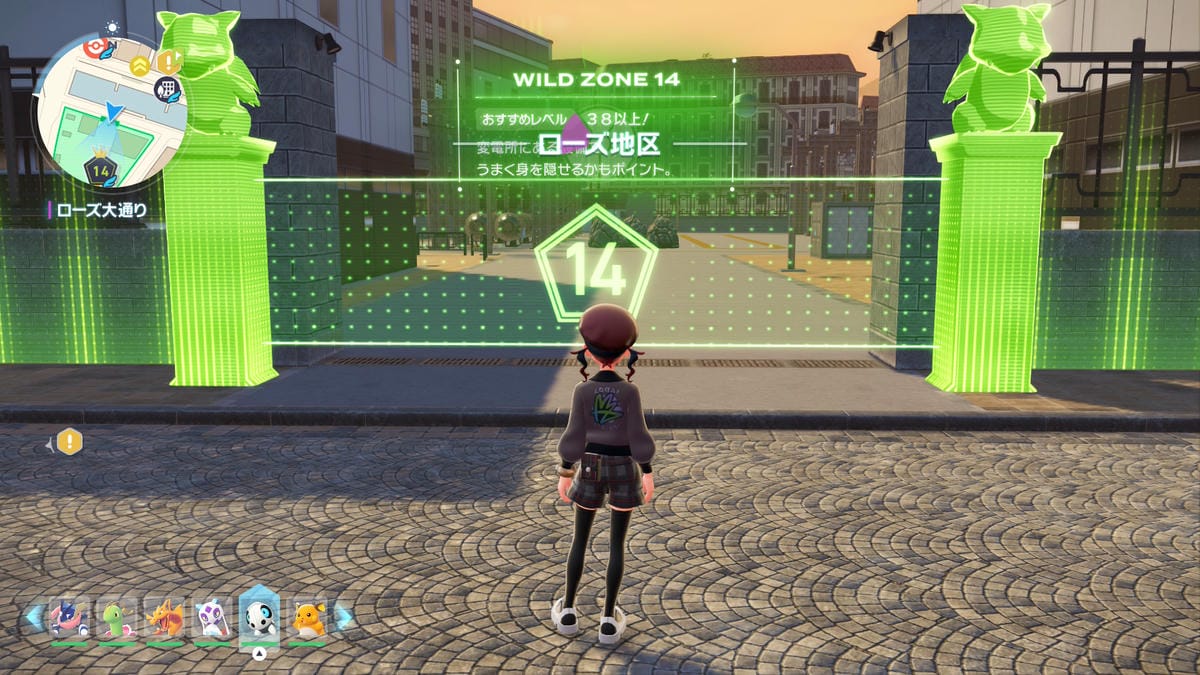Viewport: 1200px width, 675px height.
Task: Select the orange exclamation quest marker on the minimap
Action: [168, 61]
